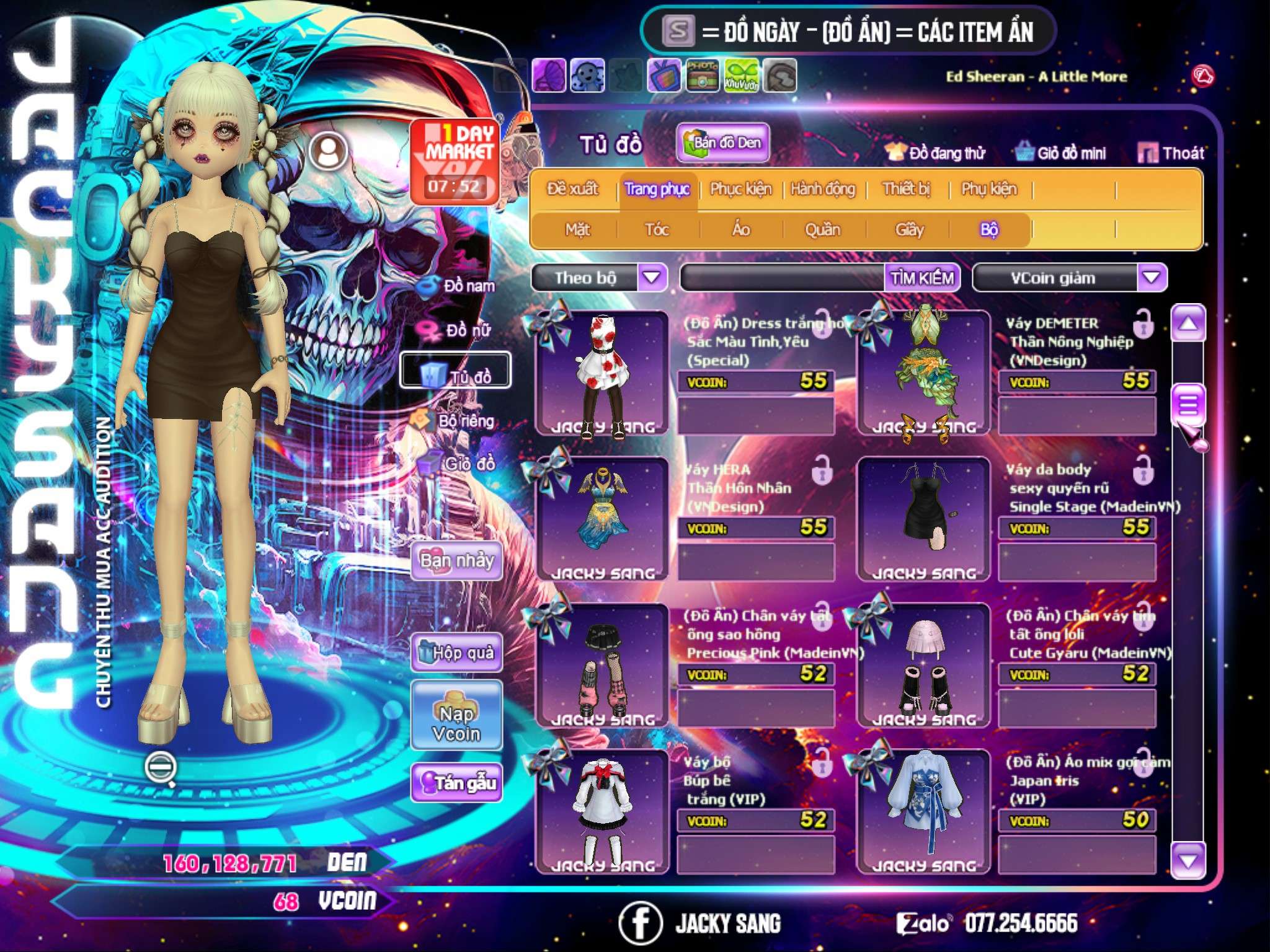
Task: Select the Phục kiện tab
Action: (740, 189)
